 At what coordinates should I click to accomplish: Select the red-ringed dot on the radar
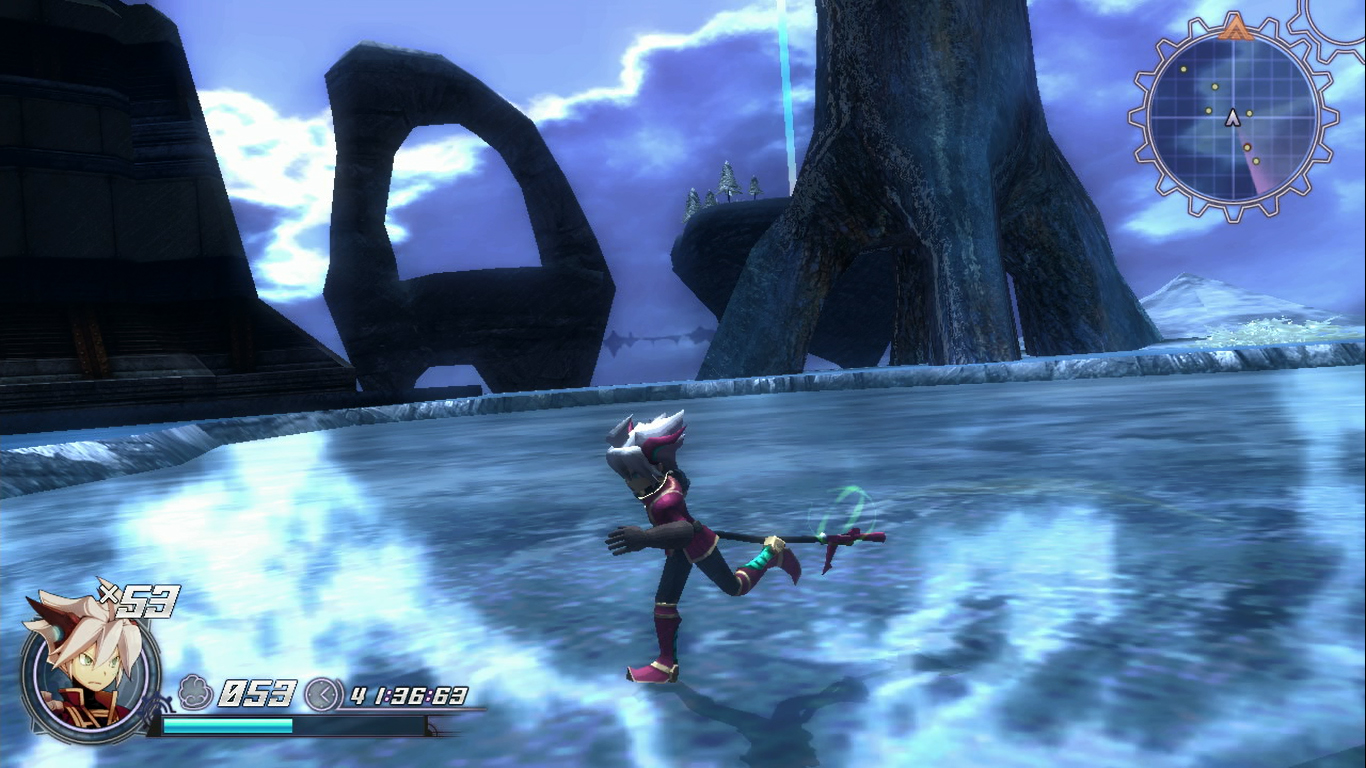pyautogui.click(x=1248, y=147)
